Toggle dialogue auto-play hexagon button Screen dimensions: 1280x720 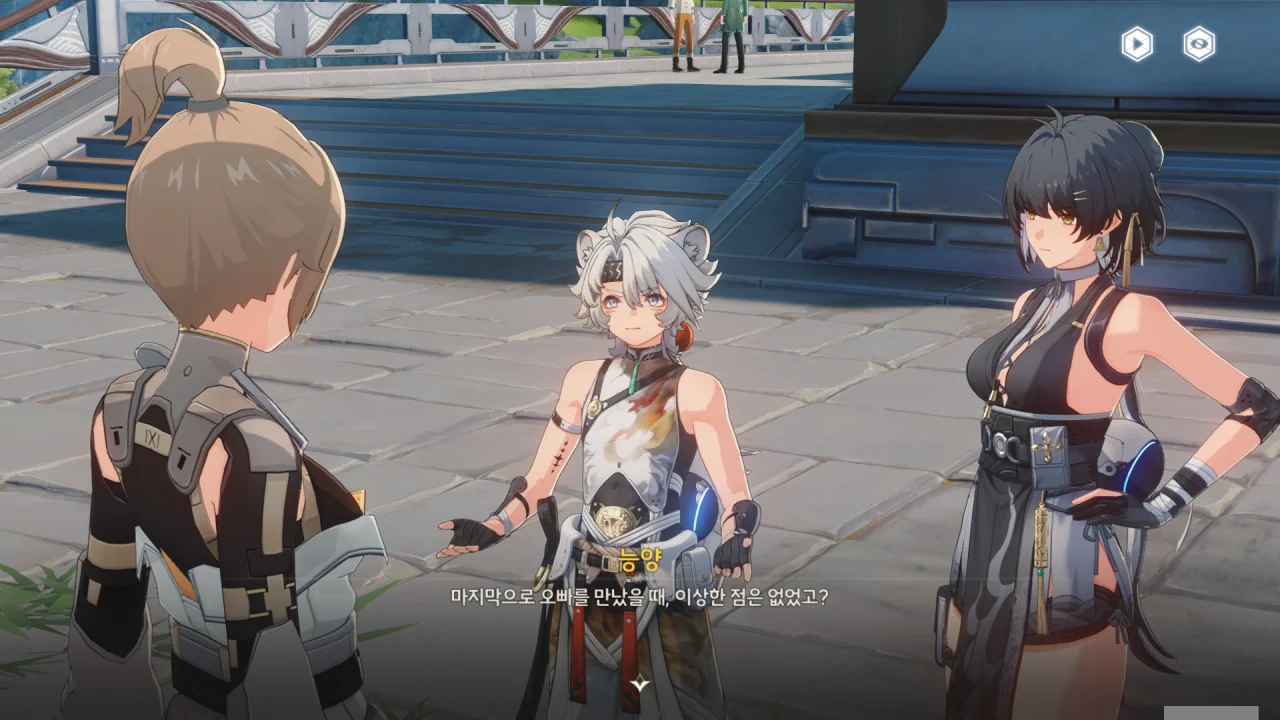(x=1137, y=44)
